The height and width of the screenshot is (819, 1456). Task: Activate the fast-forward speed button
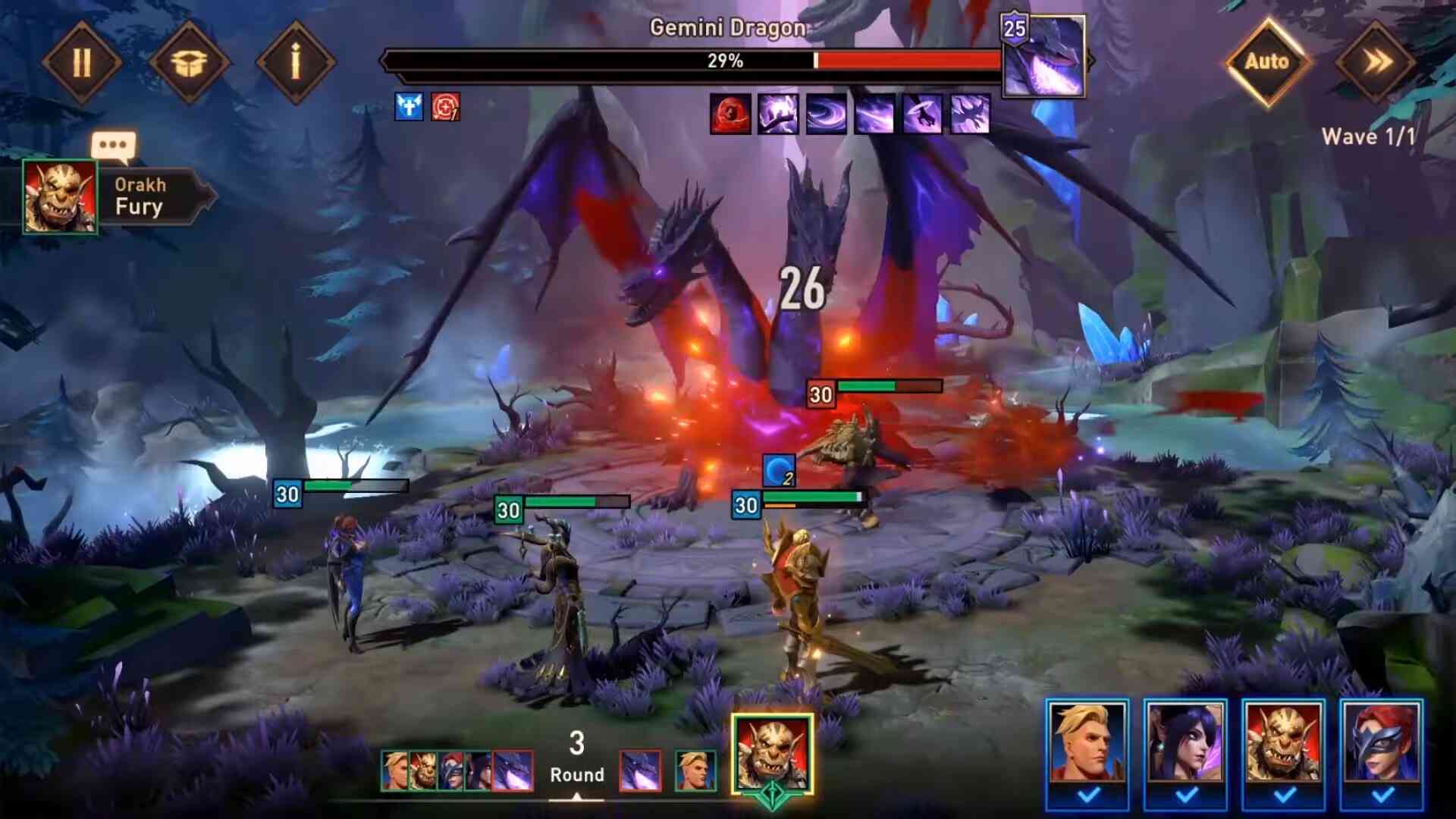click(1375, 62)
